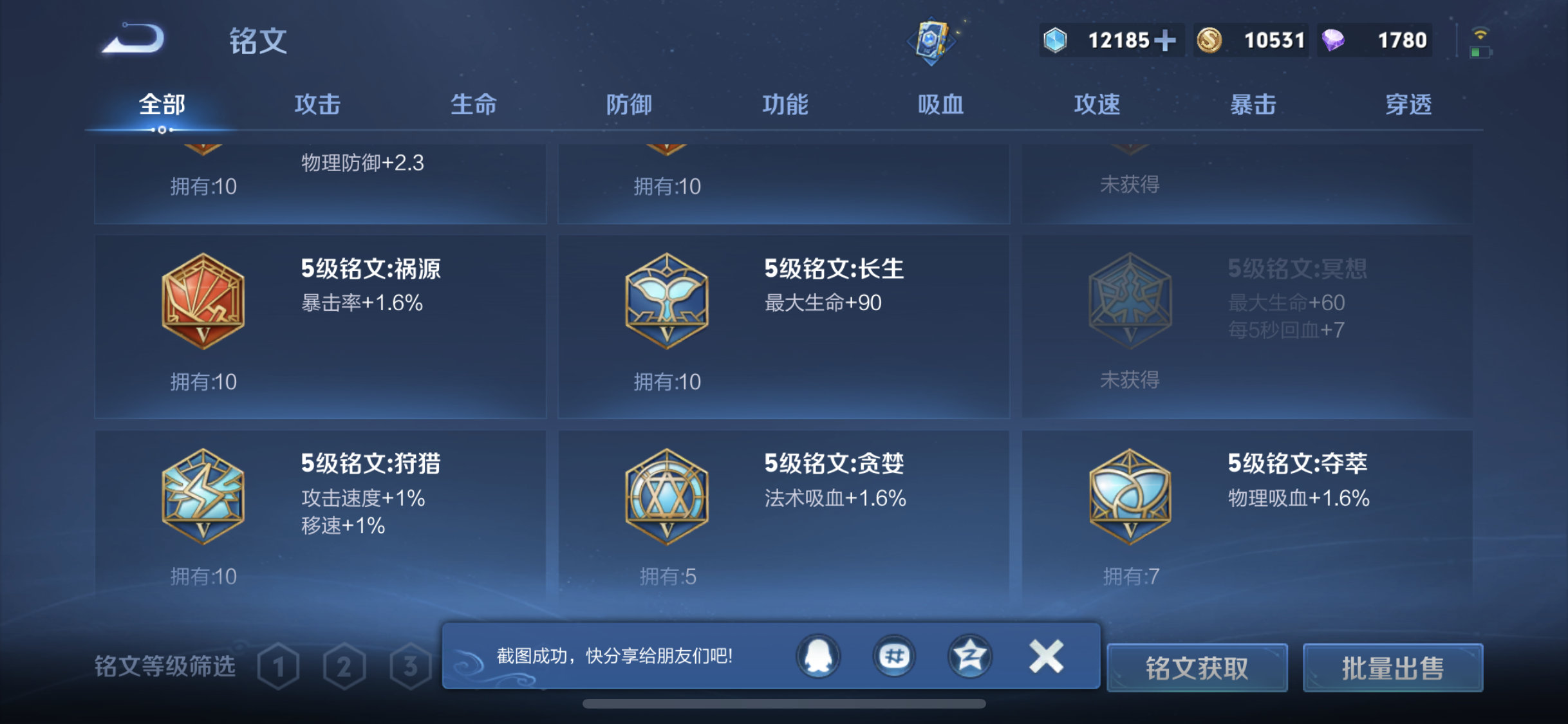Click 批量出售 to batch sell

tap(1393, 668)
